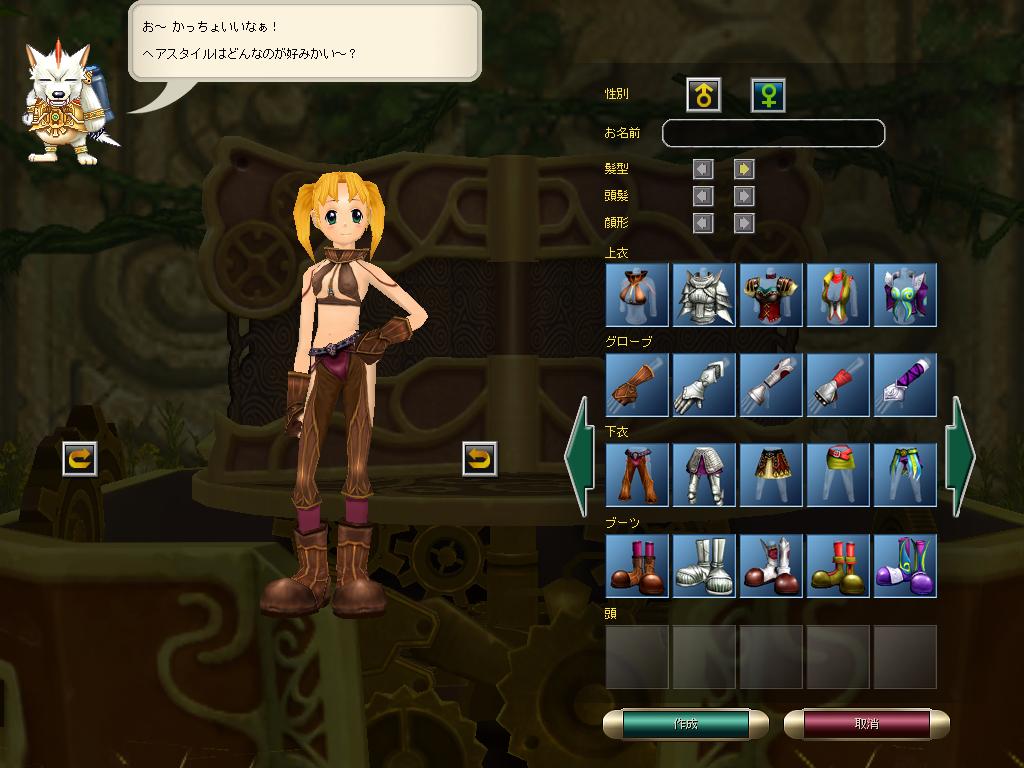Switch to next hair color option
1024x768 pixels.
(x=743, y=196)
